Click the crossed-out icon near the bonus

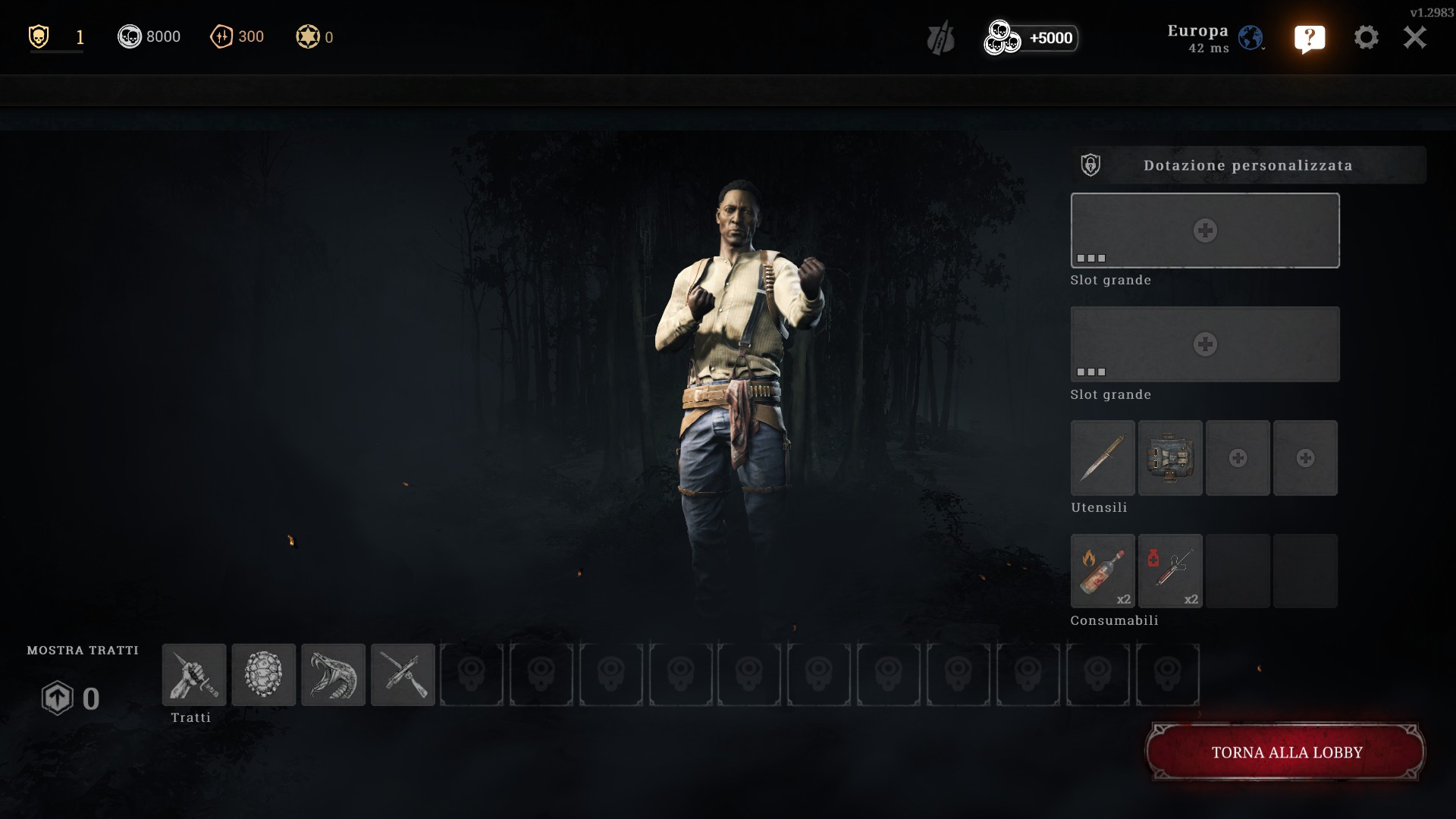click(x=940, y=38)
